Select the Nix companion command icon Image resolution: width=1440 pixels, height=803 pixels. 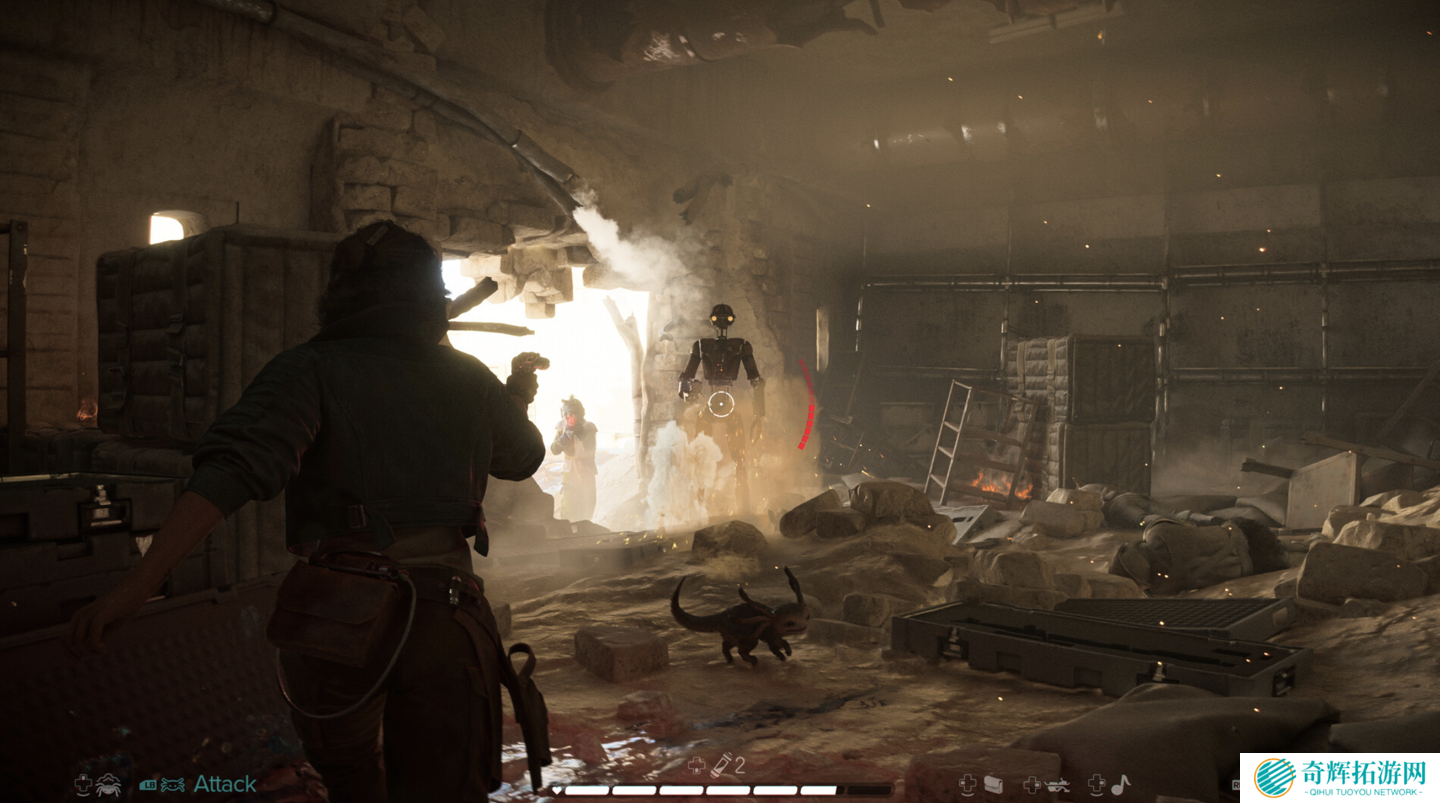(108, 785)
